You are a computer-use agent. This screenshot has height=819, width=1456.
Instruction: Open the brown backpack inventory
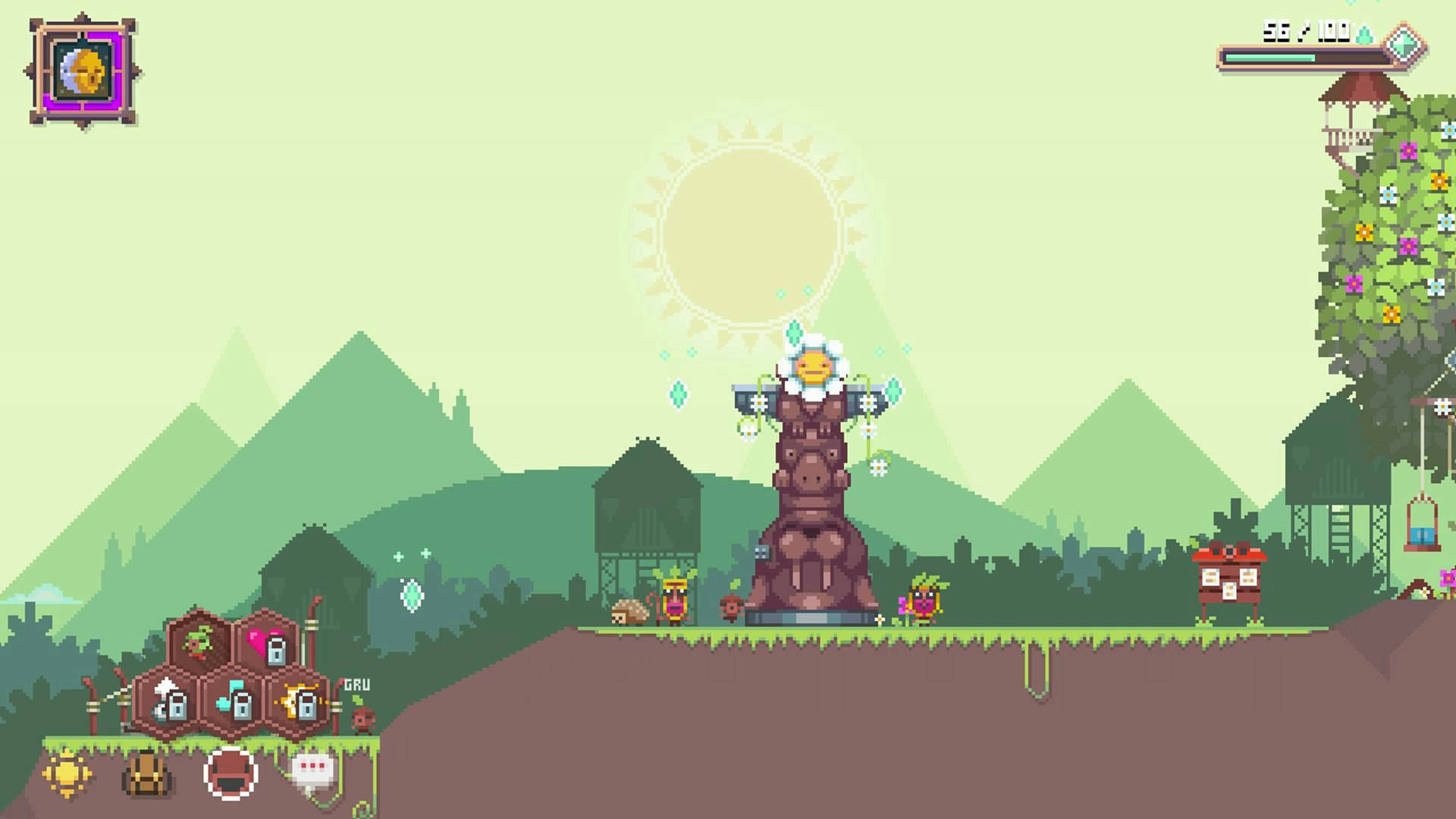point(146,774)
